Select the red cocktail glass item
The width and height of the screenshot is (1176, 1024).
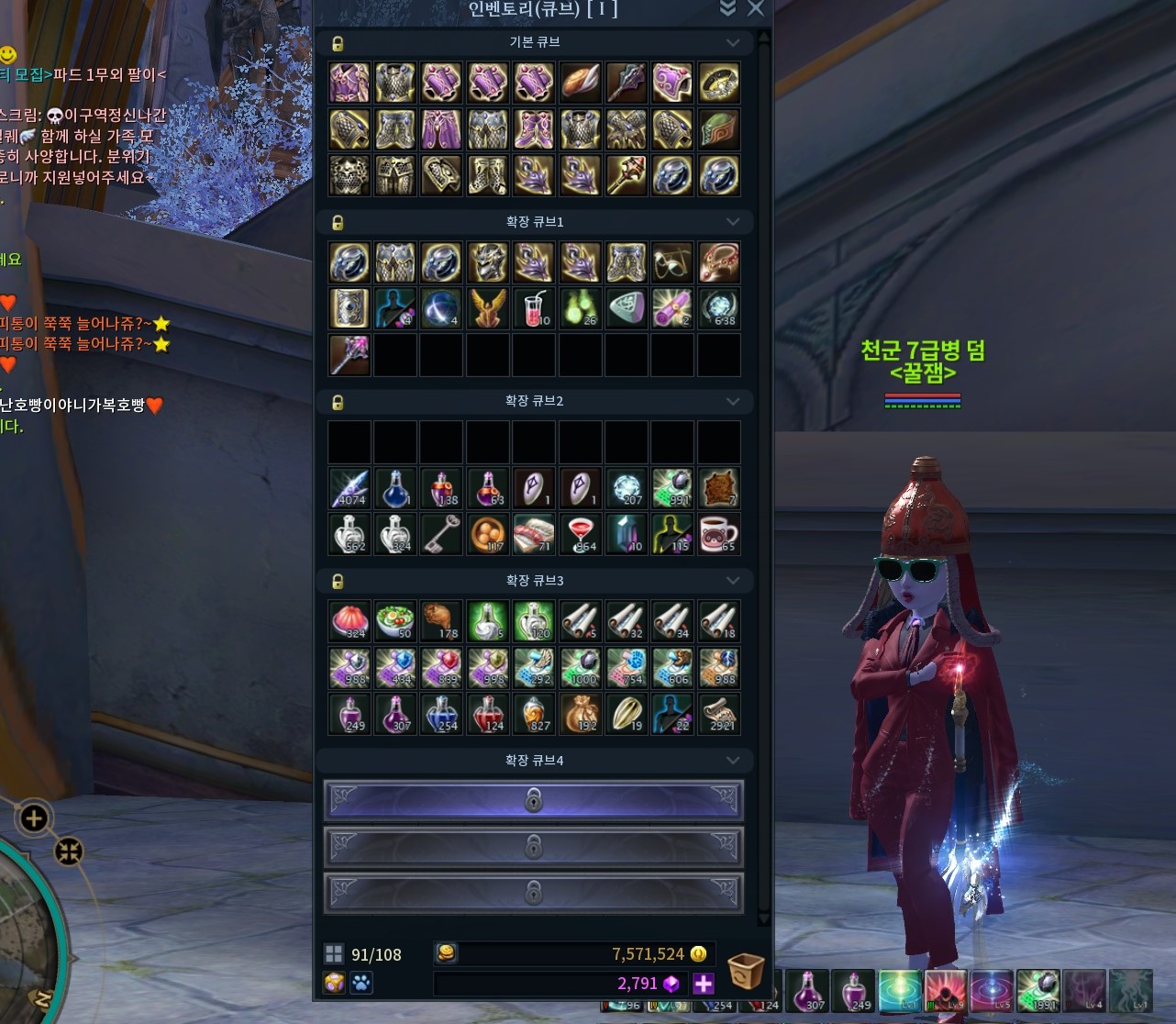click(580, 534)
